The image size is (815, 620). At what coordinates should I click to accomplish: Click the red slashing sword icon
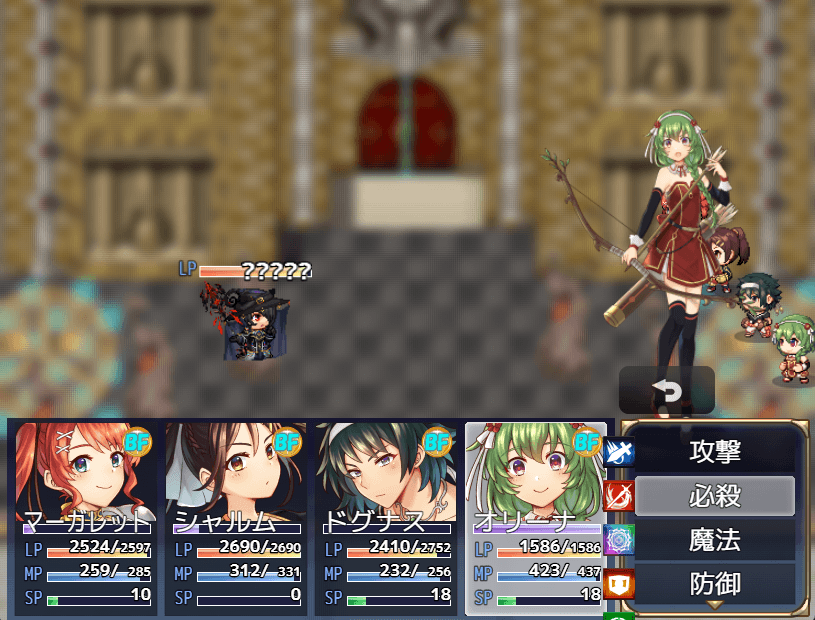[619, 496]
